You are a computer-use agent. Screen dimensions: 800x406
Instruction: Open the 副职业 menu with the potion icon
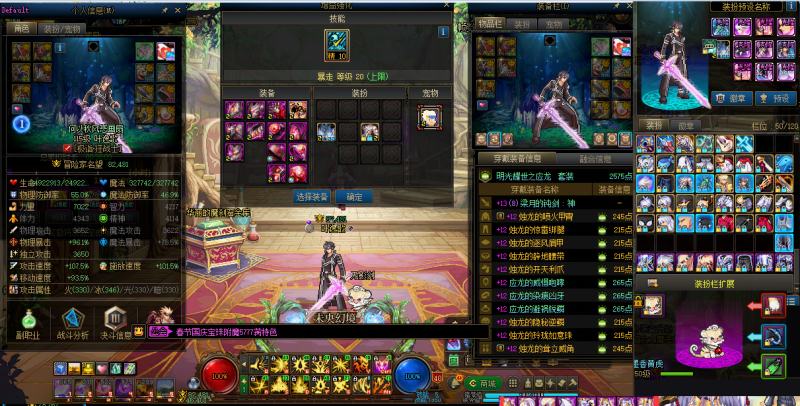[x=27, y=318]
